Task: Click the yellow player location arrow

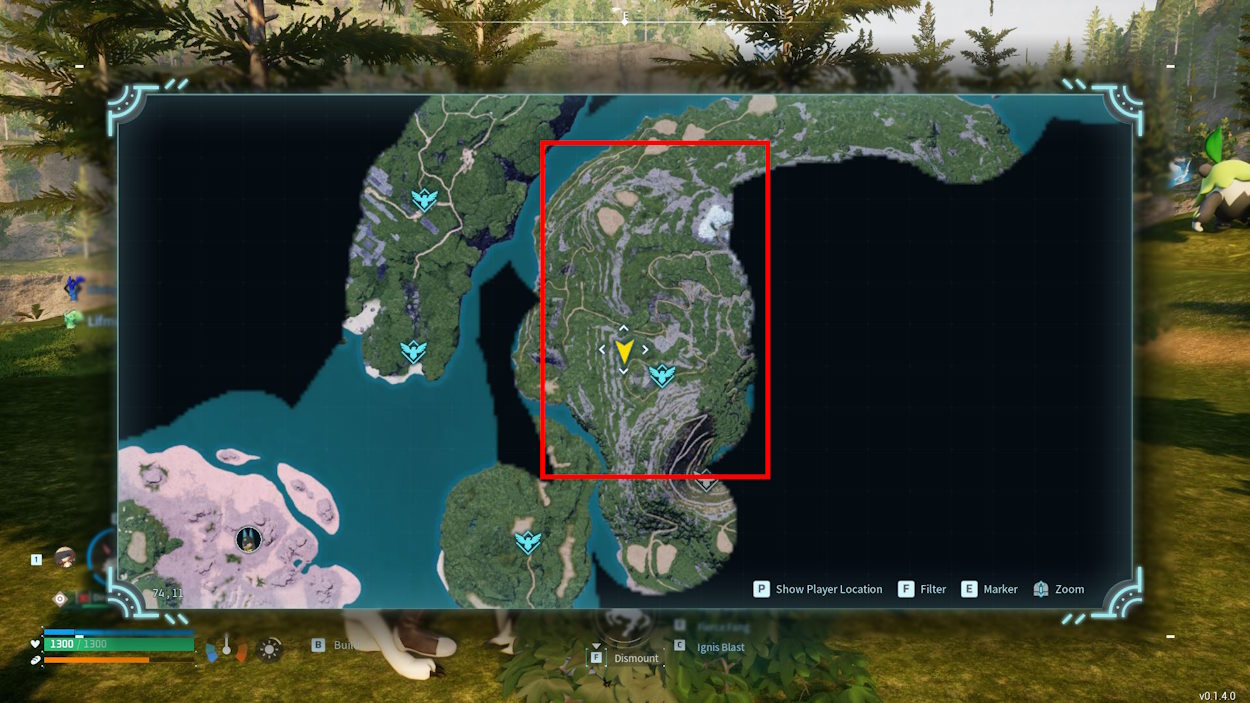Action: [x=624, y=351]
